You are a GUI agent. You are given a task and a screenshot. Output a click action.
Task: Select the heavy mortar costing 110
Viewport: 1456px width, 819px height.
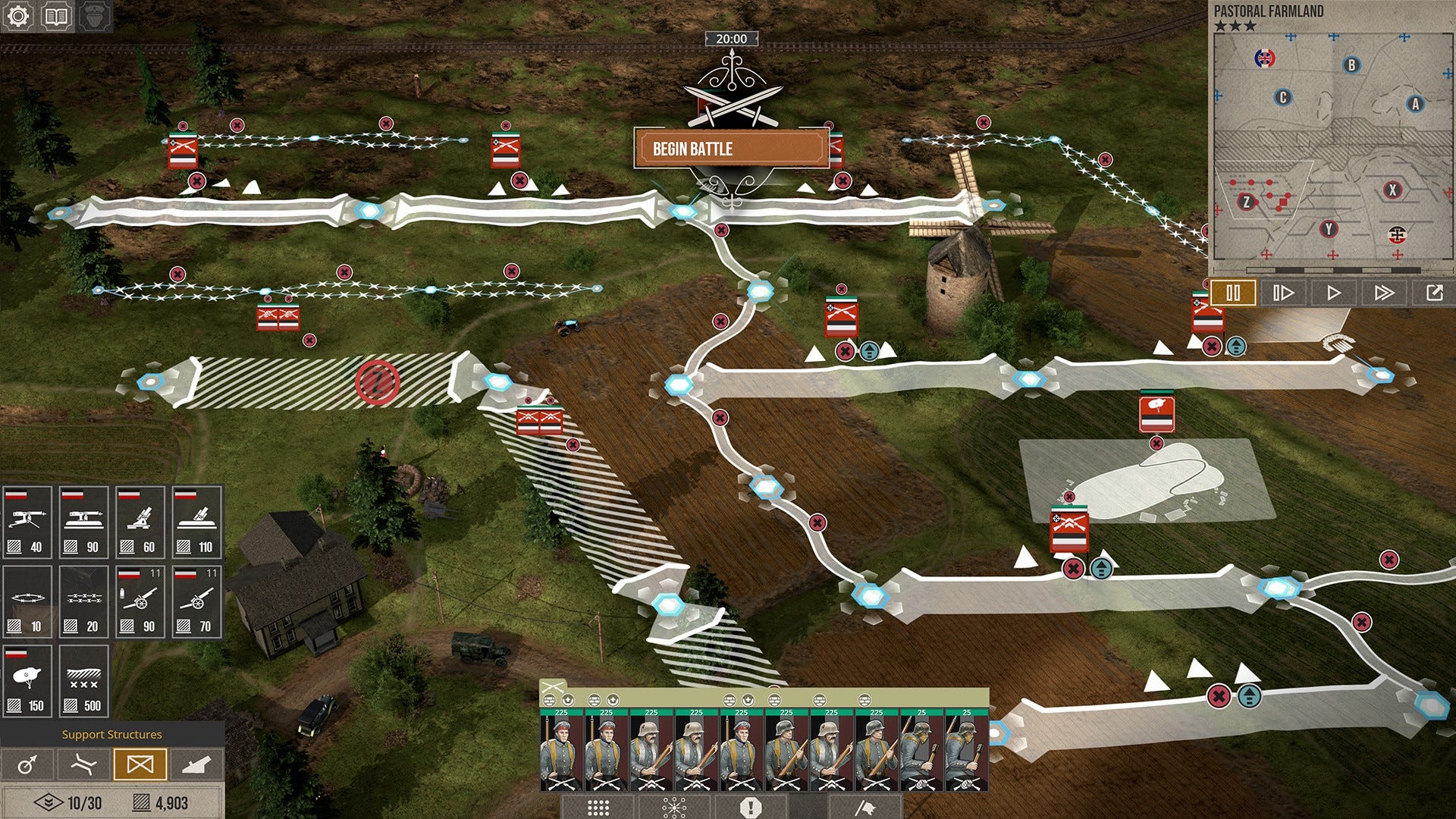coord(196,522)
